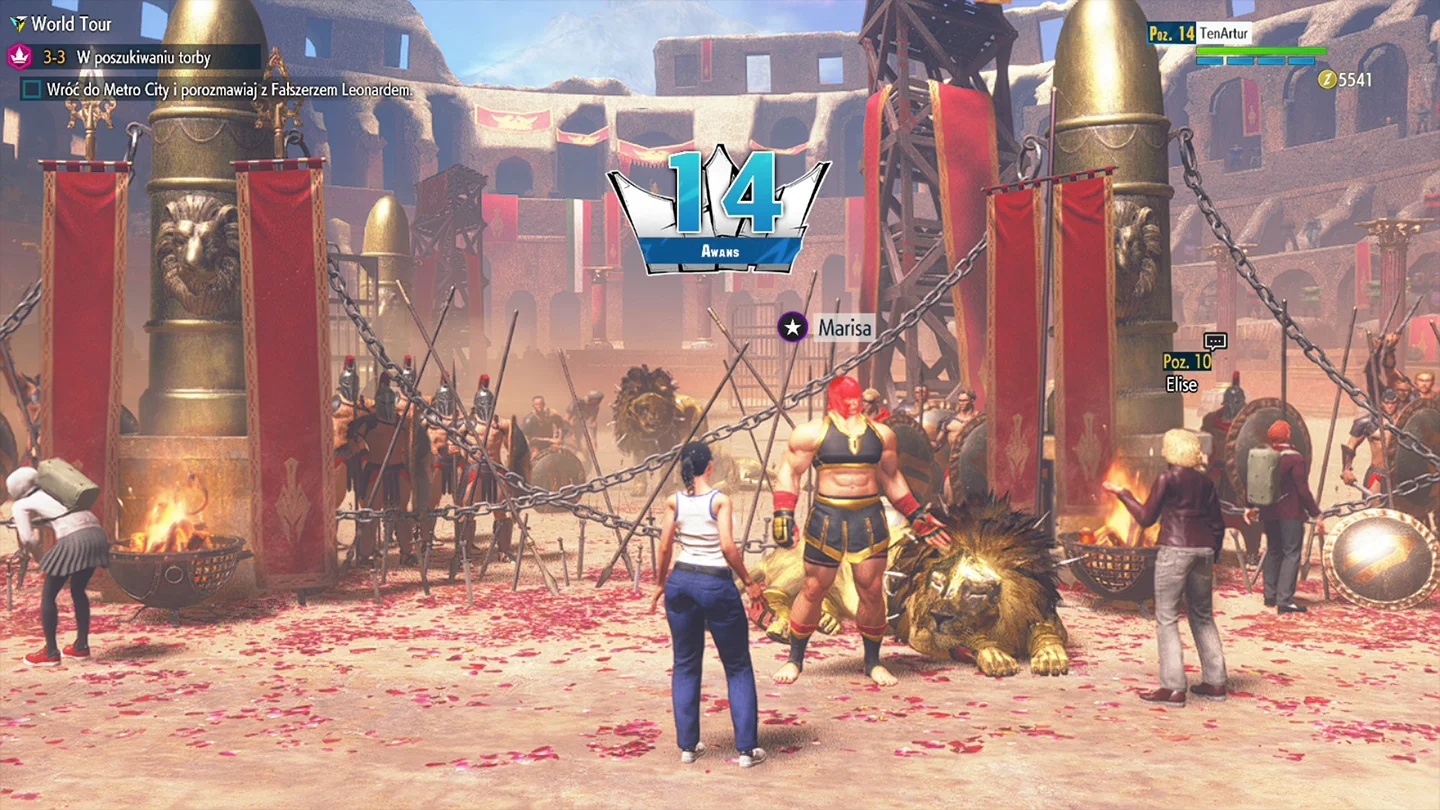
Task: Tick the Metro City objective checkbox
Action: [32, 90]
